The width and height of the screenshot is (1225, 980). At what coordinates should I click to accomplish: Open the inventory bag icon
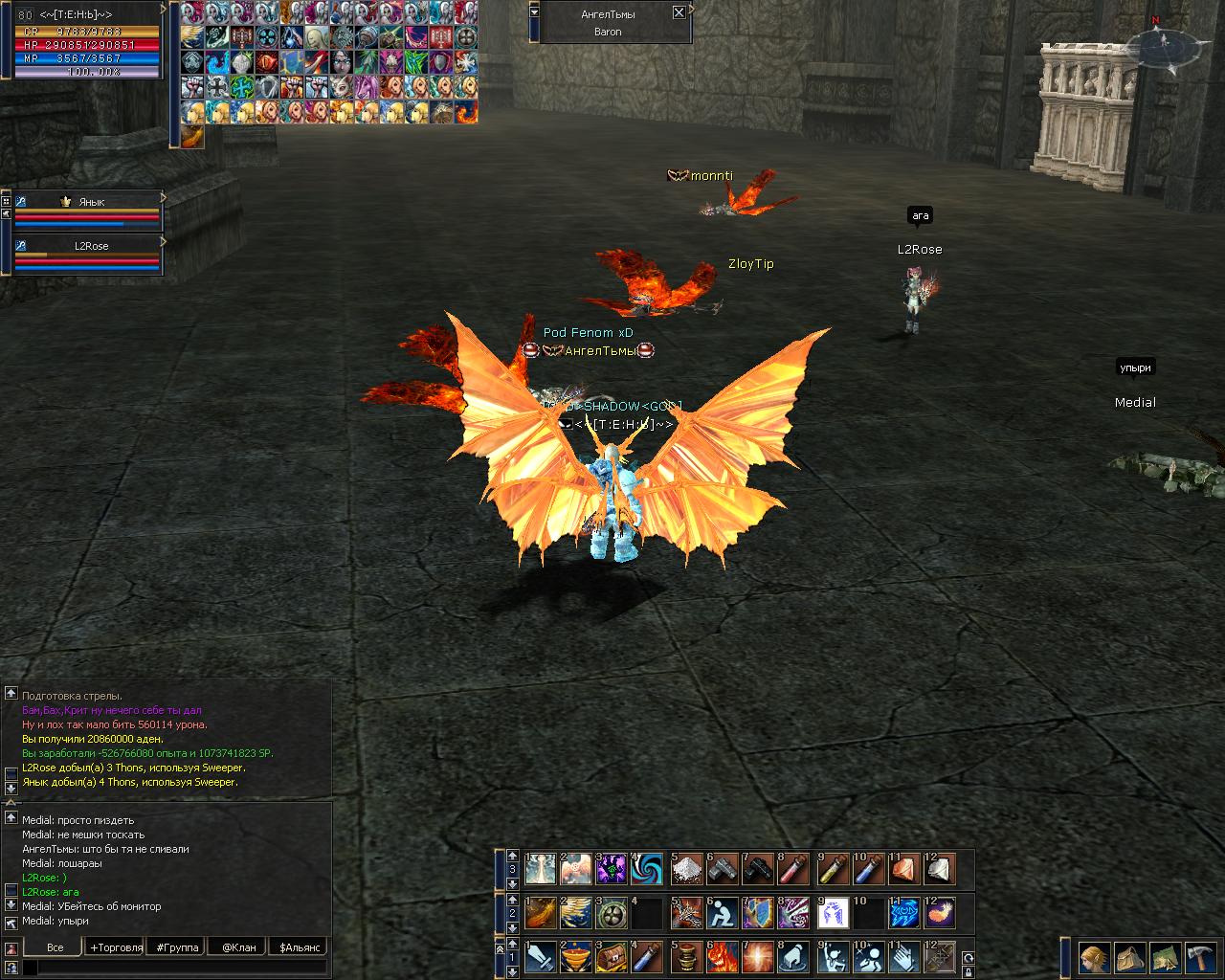(1130, 957)
